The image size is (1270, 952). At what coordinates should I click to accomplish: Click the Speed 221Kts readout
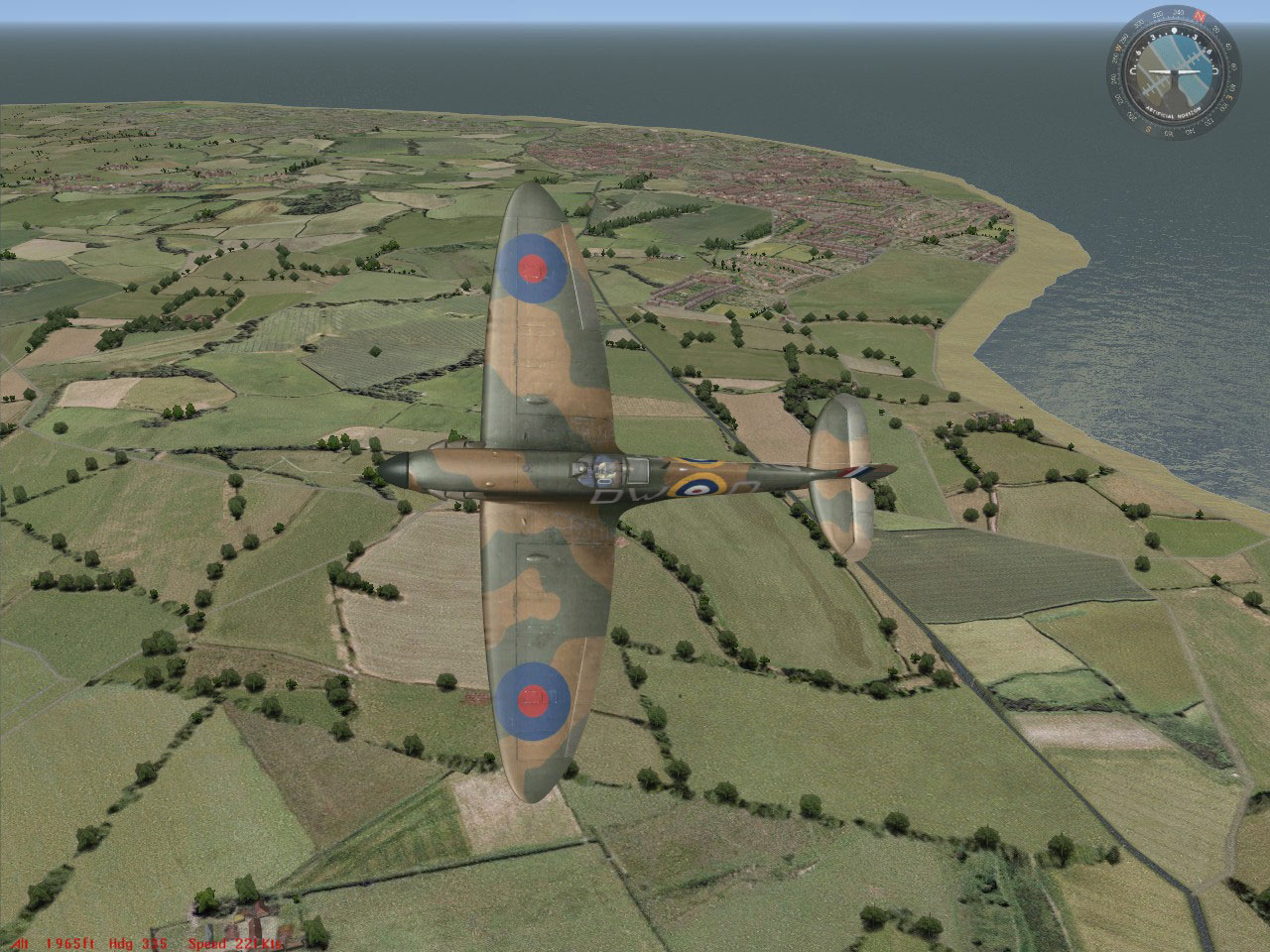[x=233, y=942]
